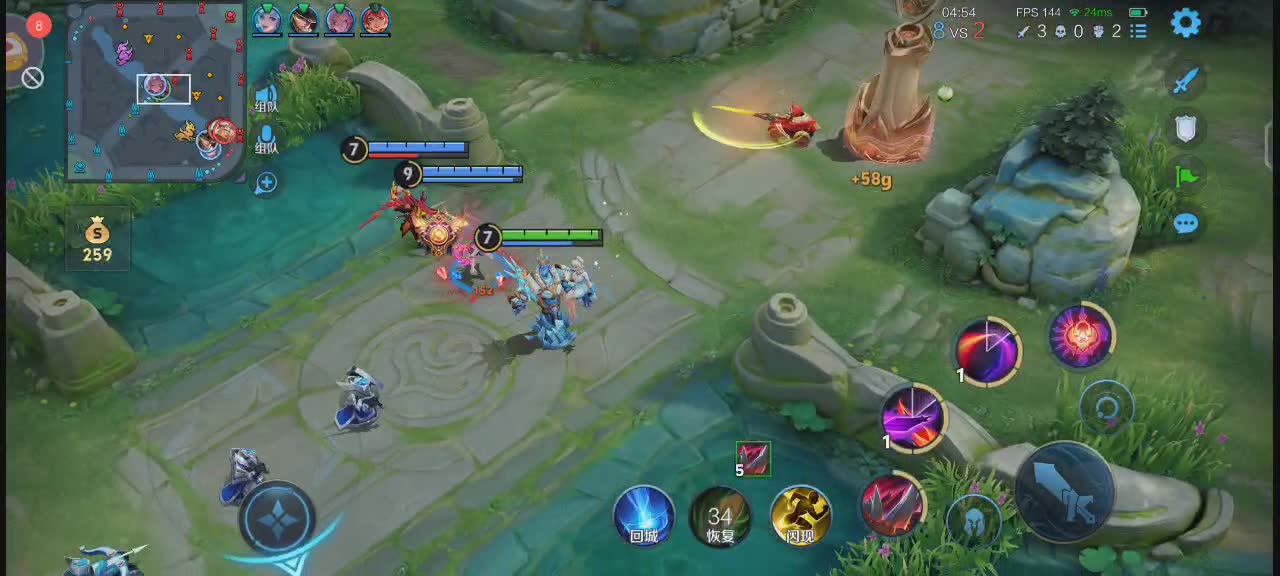Activate the red spikes first skill

point(892,504)
